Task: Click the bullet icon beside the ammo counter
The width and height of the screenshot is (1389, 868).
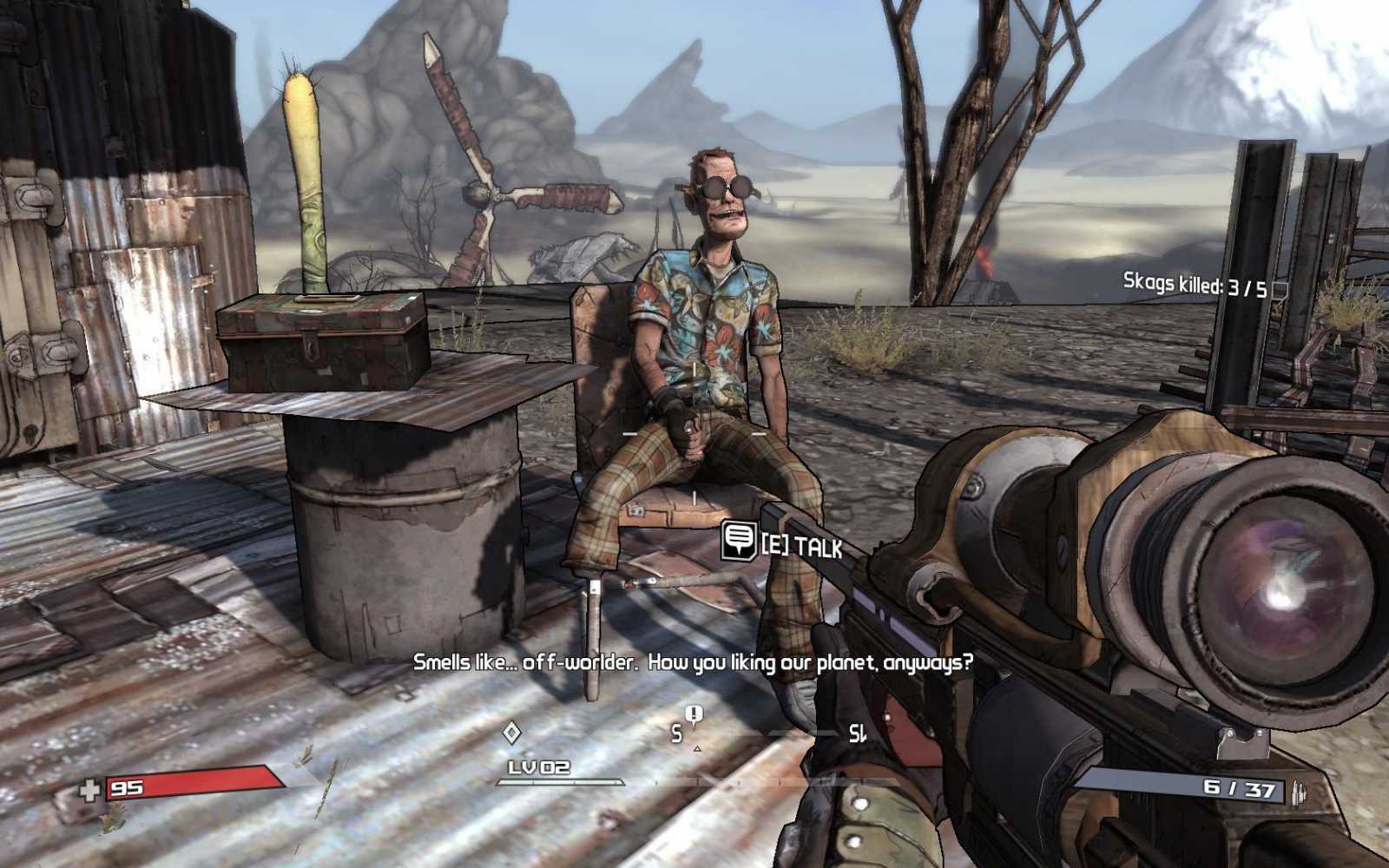Action: (1298, 790)
